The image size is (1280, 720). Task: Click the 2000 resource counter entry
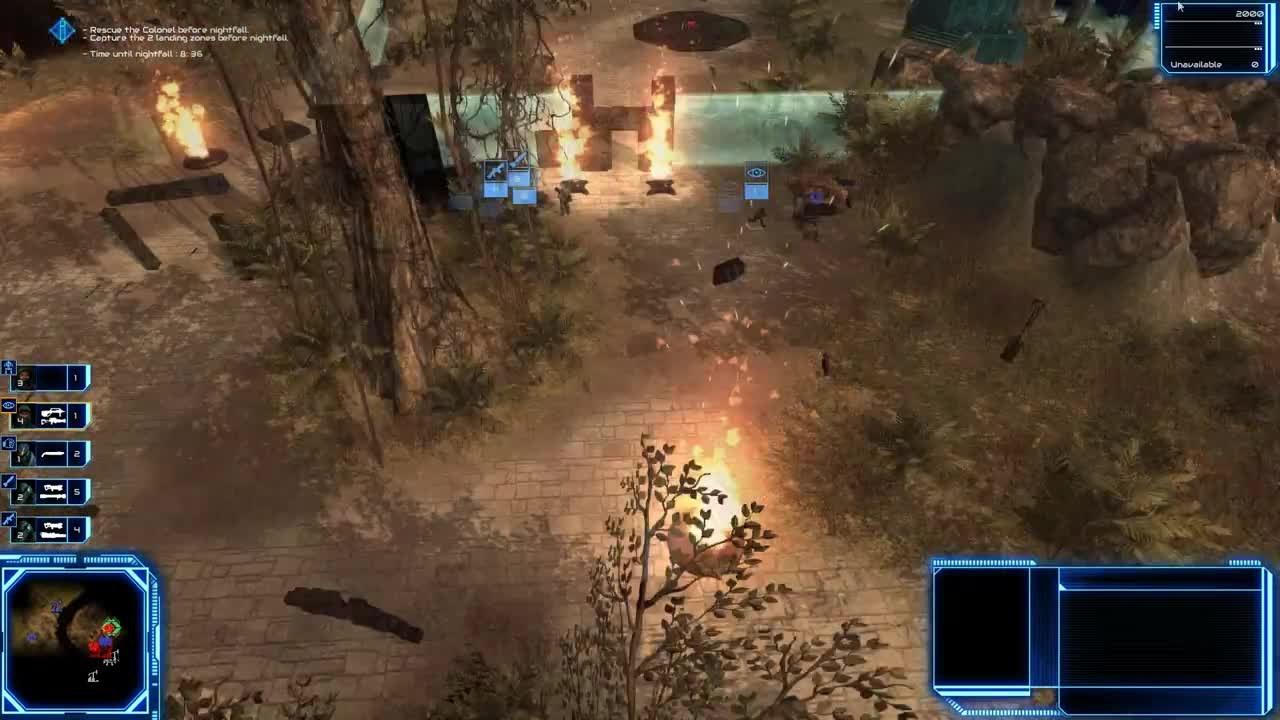(1250, 13)
